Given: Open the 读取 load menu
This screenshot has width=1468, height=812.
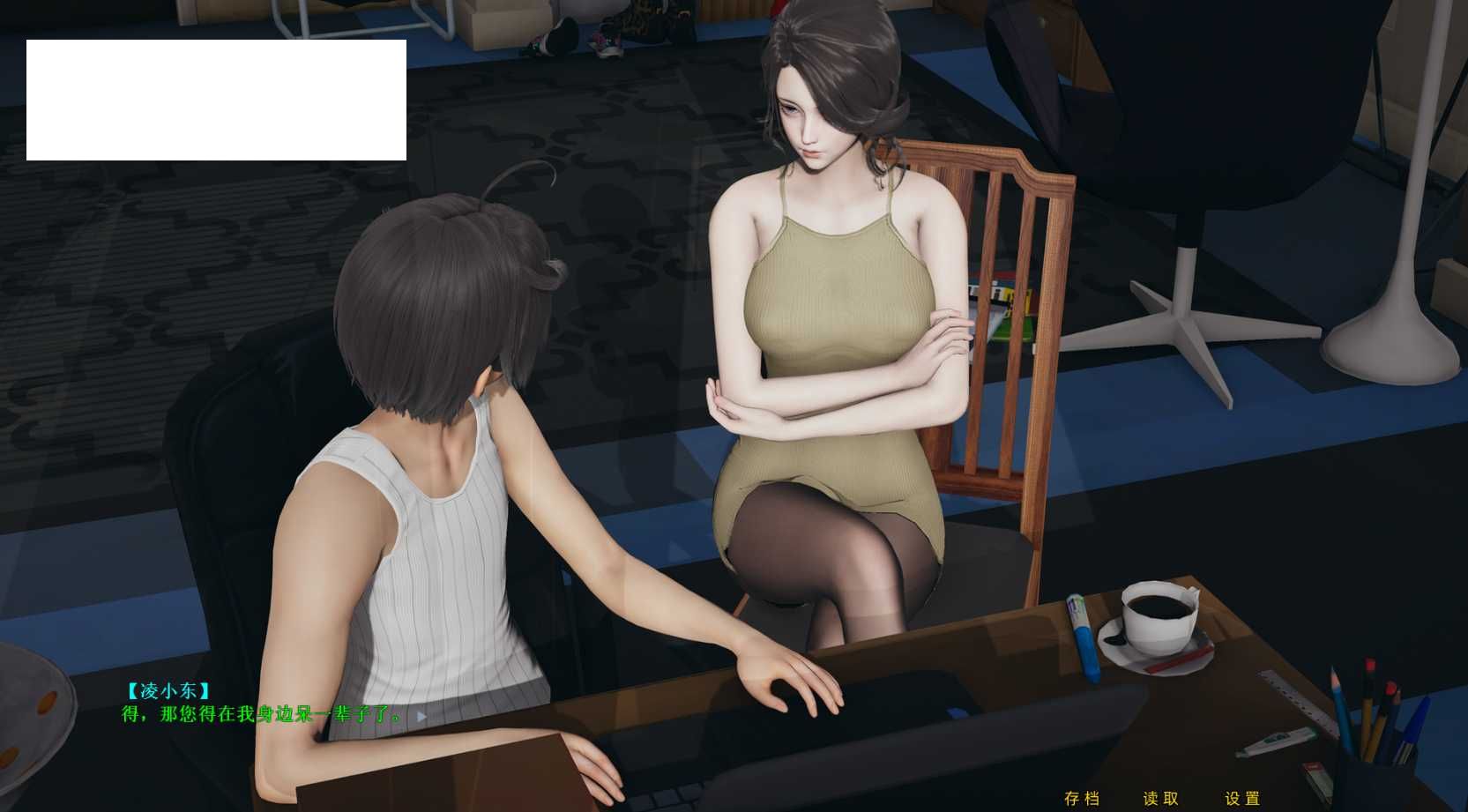Looking at the screenshot, I should (x=1160, y=799).
